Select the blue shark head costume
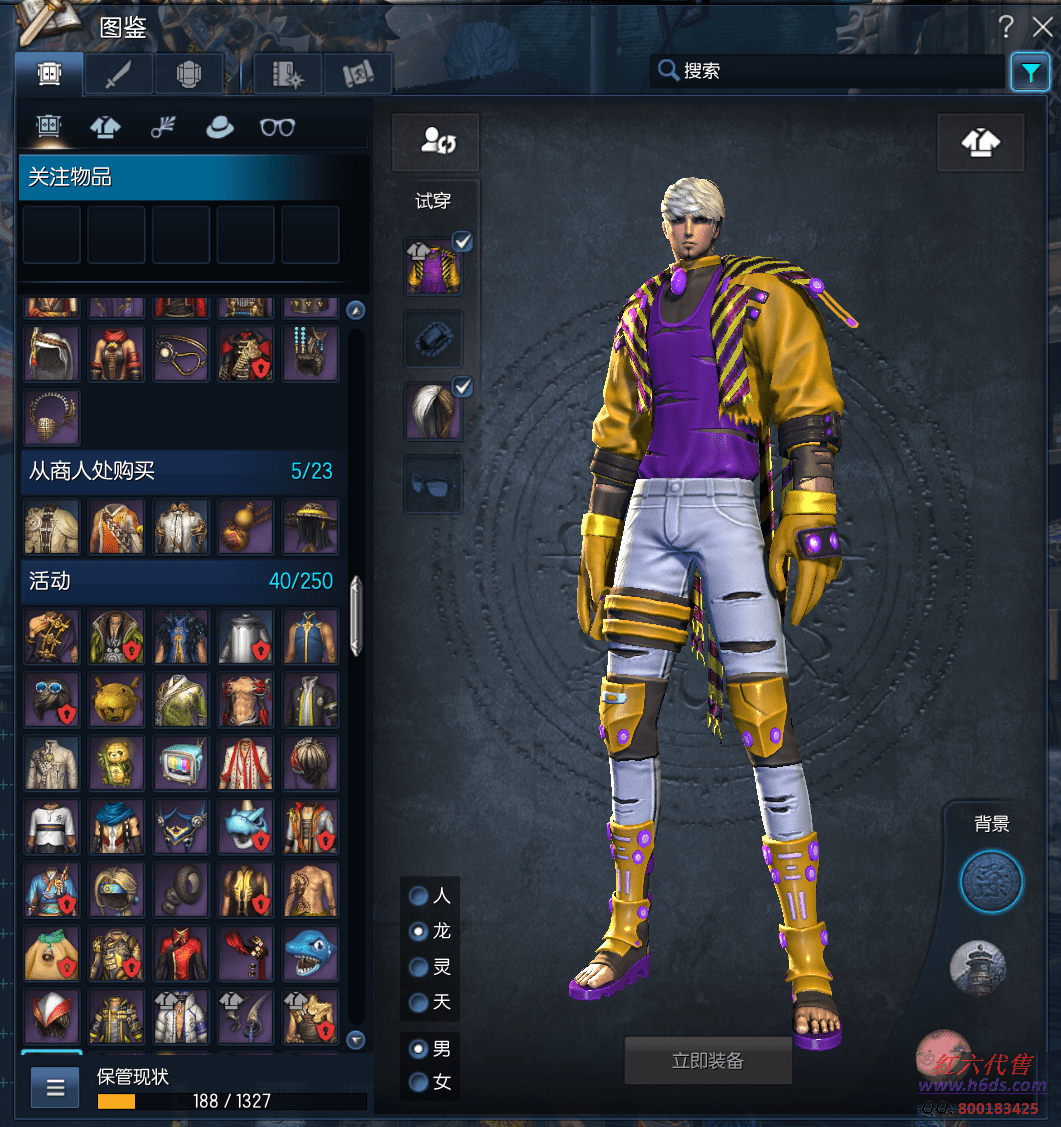 pos(310,951)
